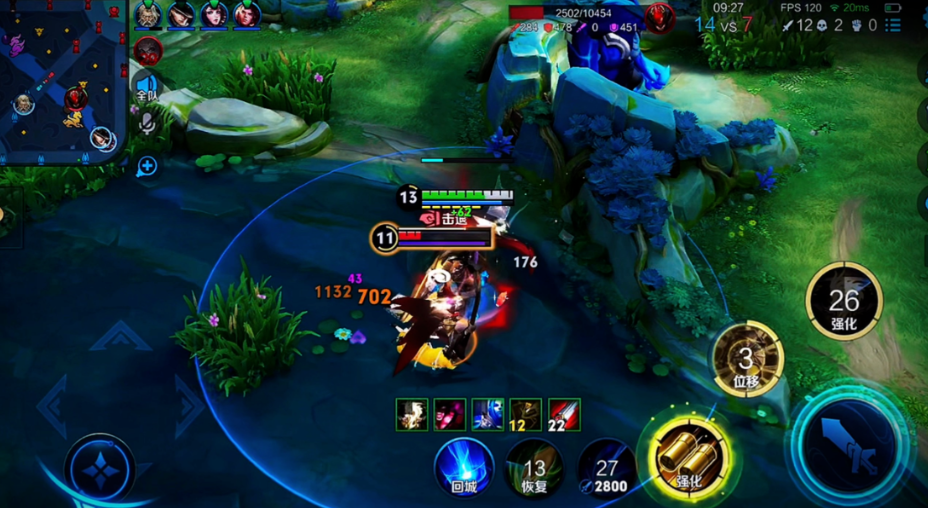Fire the golden bullets 强化 skill
The image size is (928, 508).
click(690, 457)
